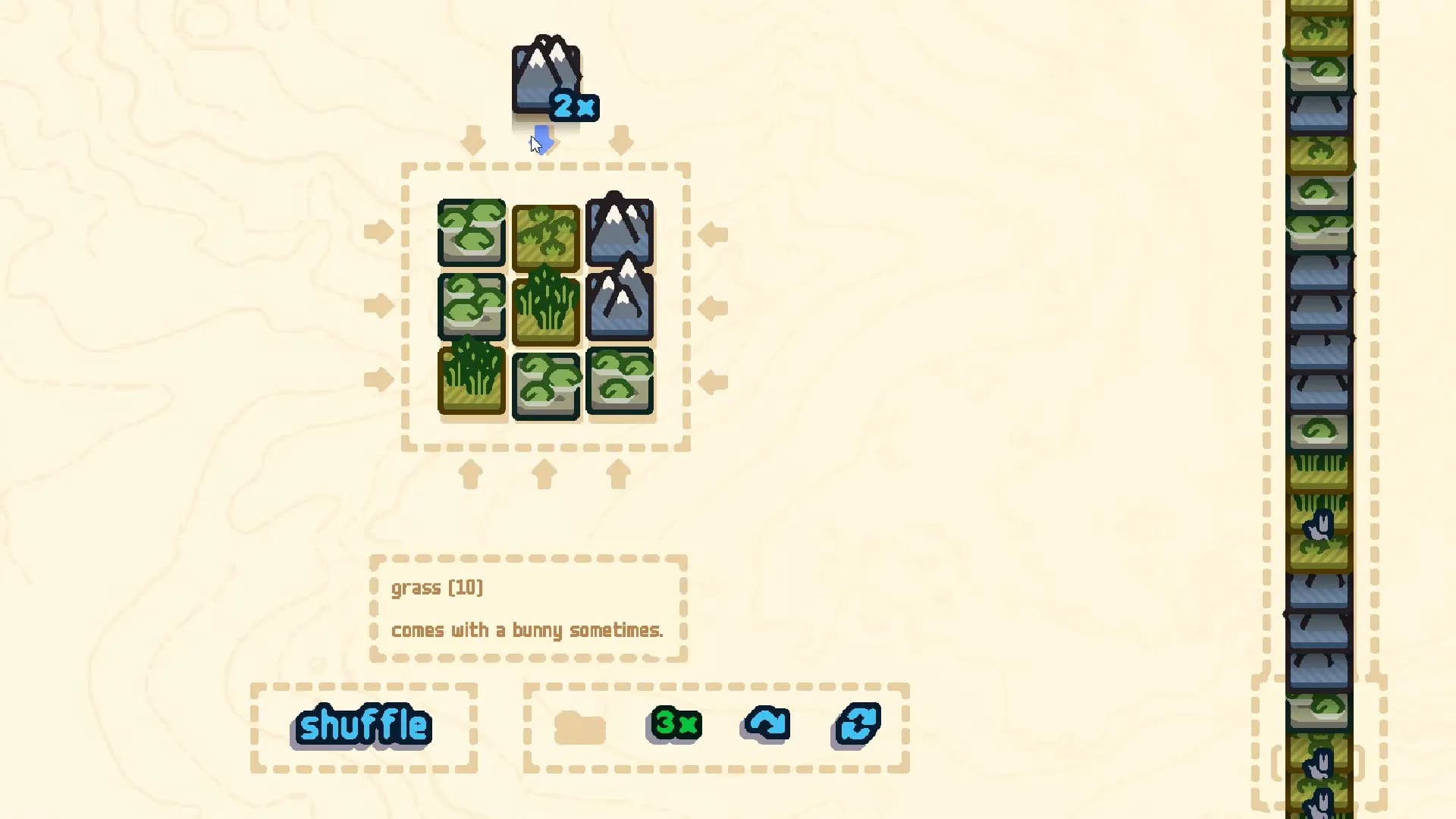Click the bottom-left tall grass tile

click(471, 379)
